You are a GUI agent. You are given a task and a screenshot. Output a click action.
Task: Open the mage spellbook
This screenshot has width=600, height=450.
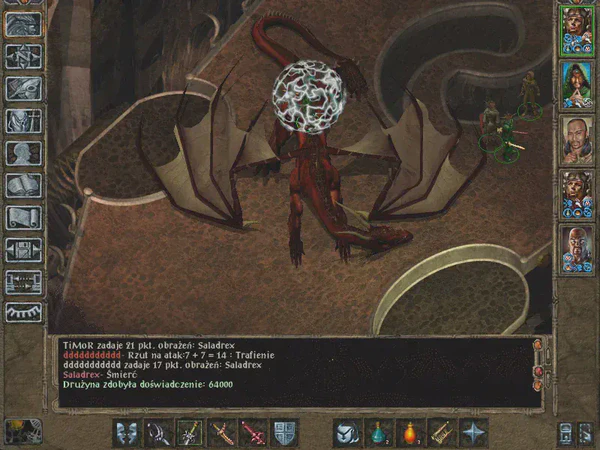(x=23, y=185)
